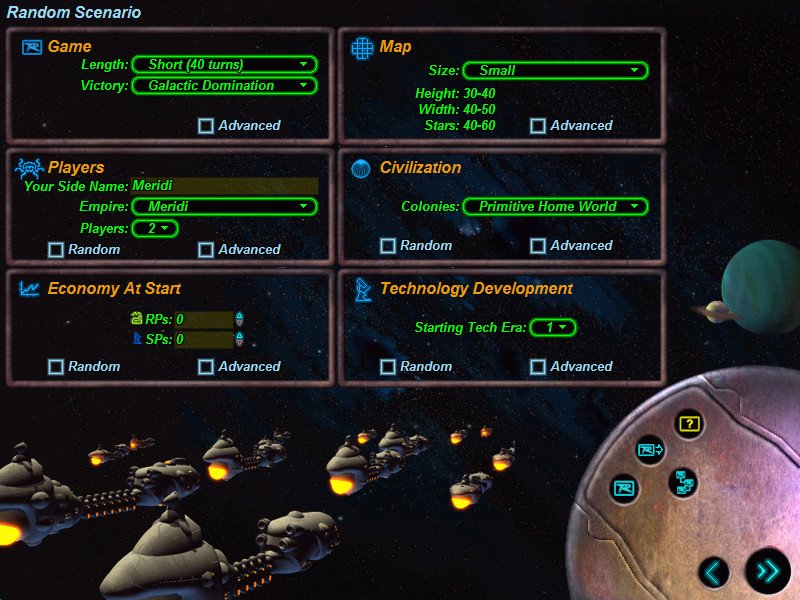The height and width of the screenshot is (600, 800).
Task: Adjust the starting RPs stepper arrows
Action: pyautogui.click(x=239, y=320)
